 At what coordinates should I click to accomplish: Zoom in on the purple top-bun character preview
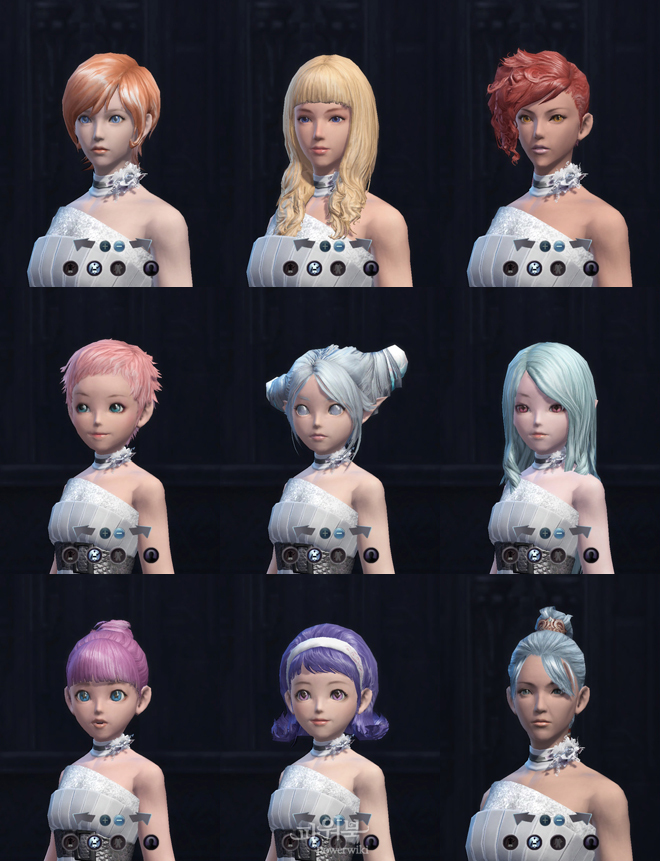point(105,820)
